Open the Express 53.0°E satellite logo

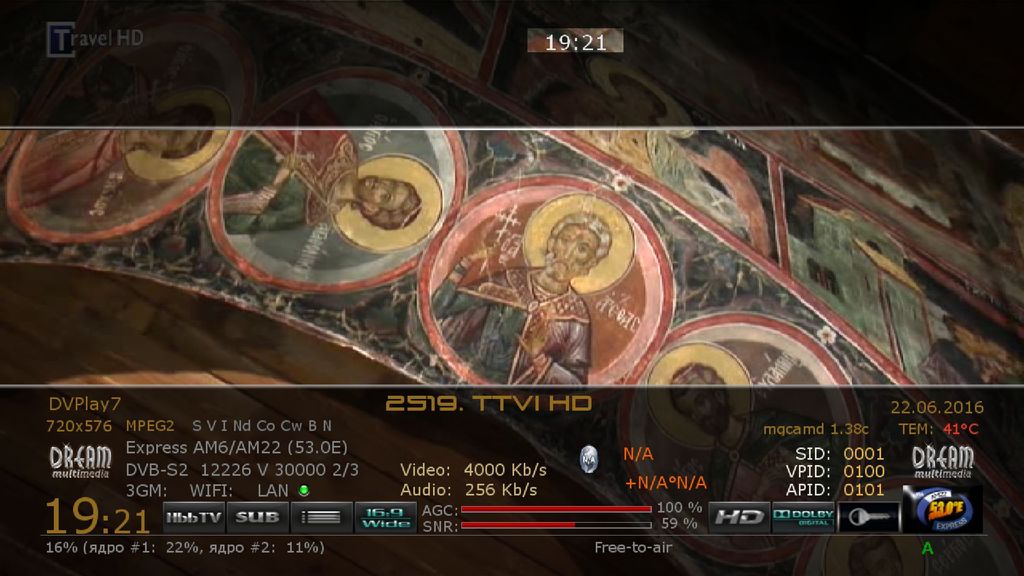[942, 510]
